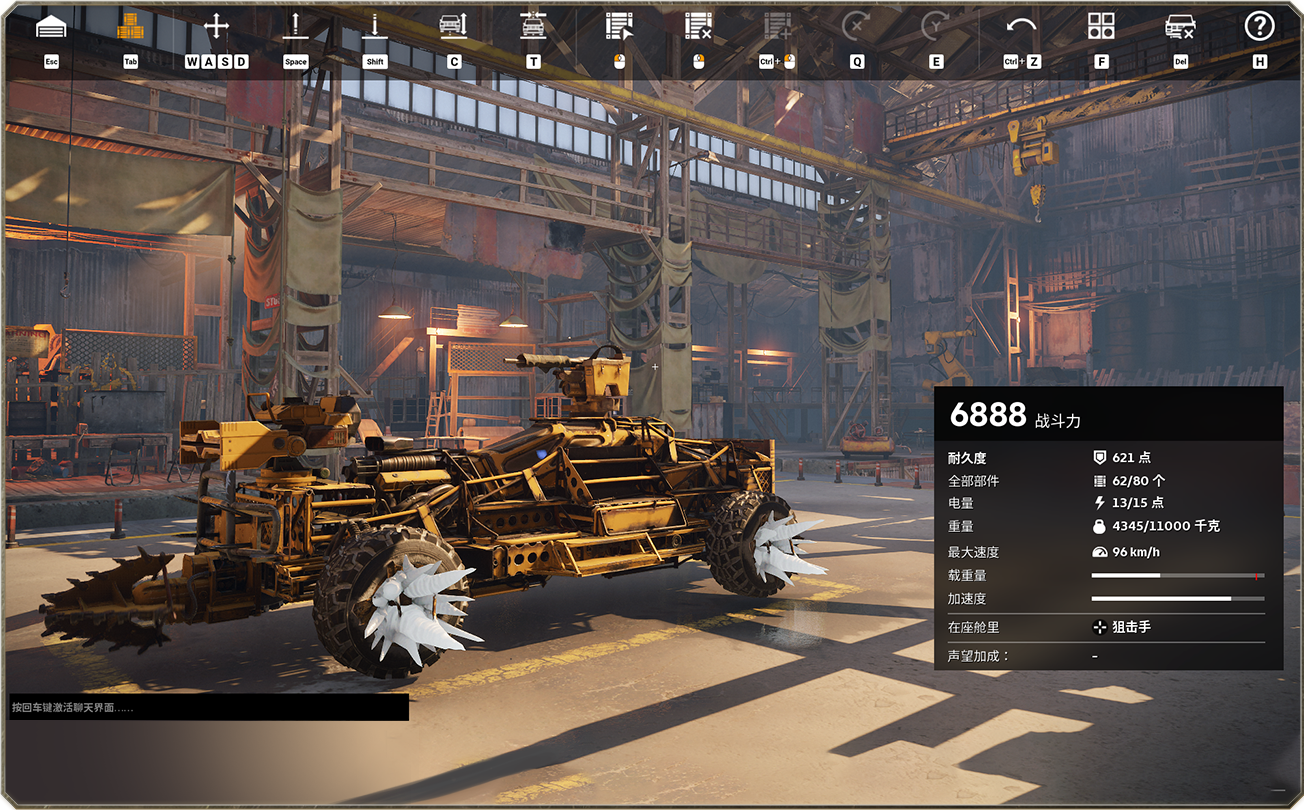Click the lower-part down arrow icon
Viewport: 1304px width, 810px height.
375,27
